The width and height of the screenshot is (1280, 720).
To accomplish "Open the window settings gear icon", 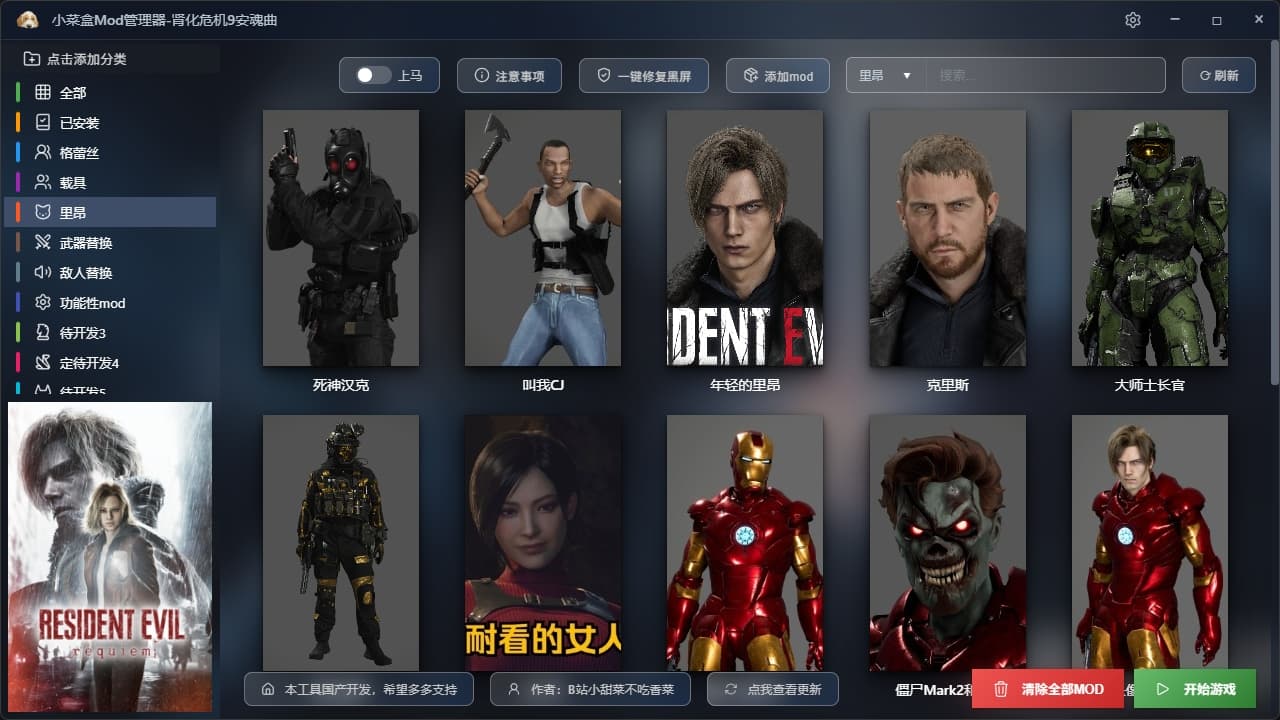I will 1132,20.
